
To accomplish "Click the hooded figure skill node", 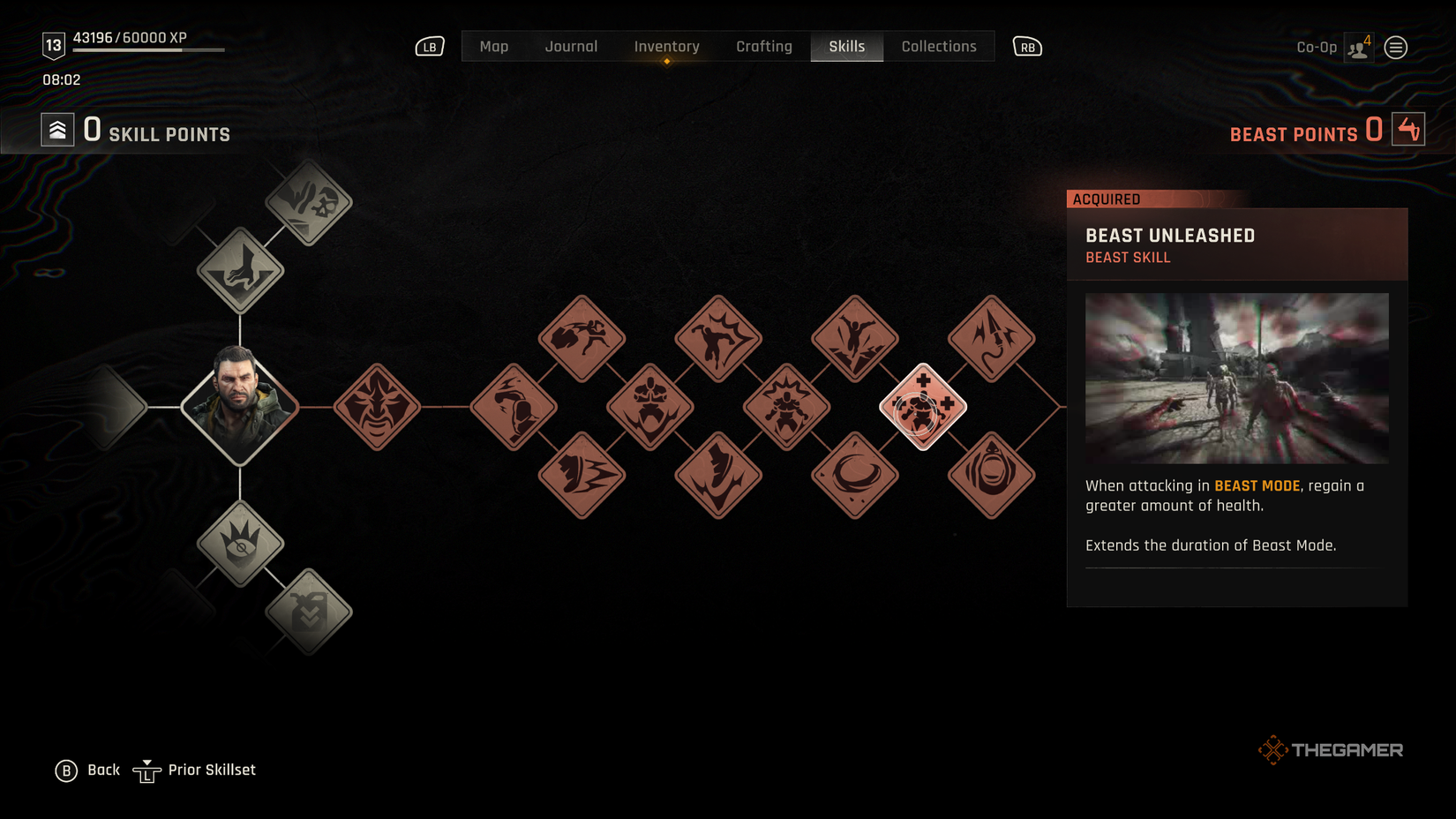I will click(991, 476).
